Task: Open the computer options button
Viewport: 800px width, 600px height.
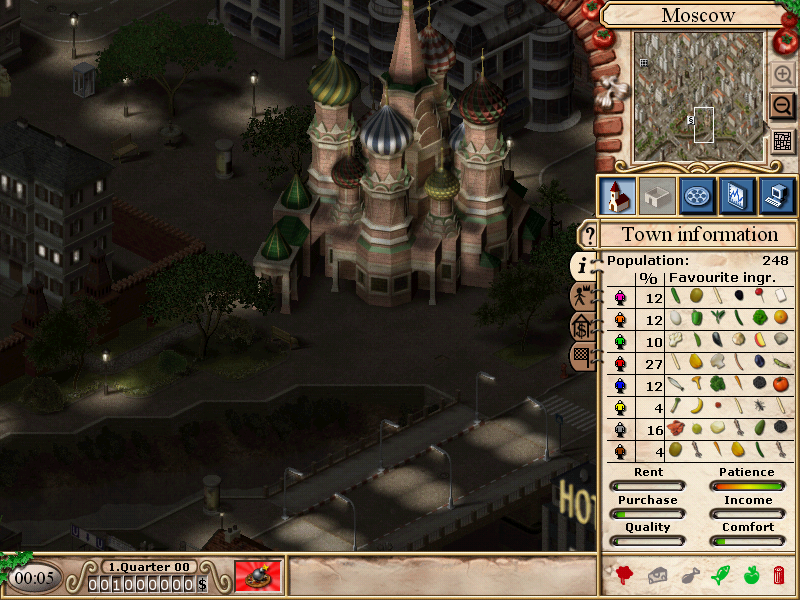Action: coord(777,195)
